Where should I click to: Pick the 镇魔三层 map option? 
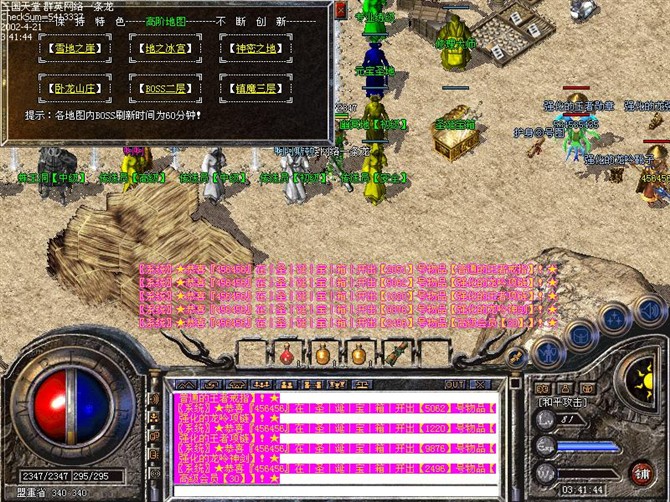(x=250, y=87)
